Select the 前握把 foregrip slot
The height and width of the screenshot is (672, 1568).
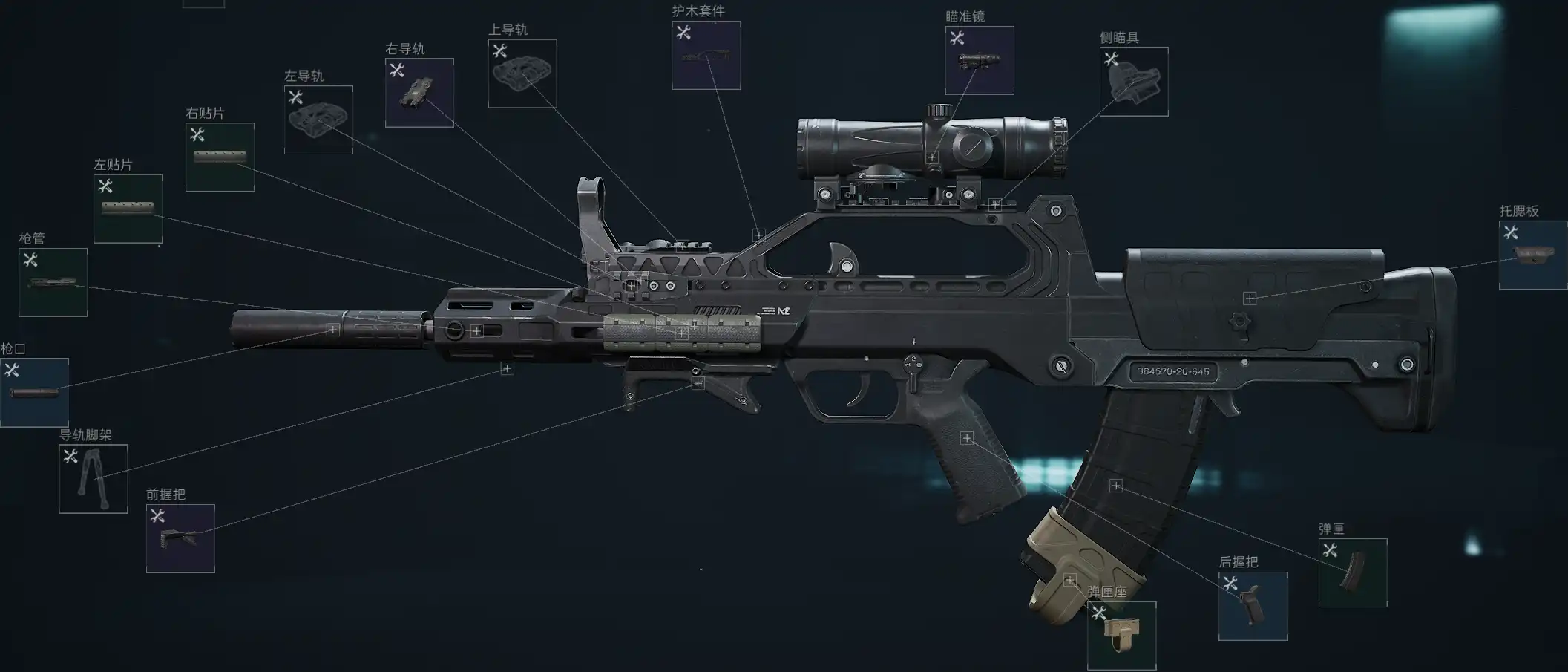click(180, 538)
